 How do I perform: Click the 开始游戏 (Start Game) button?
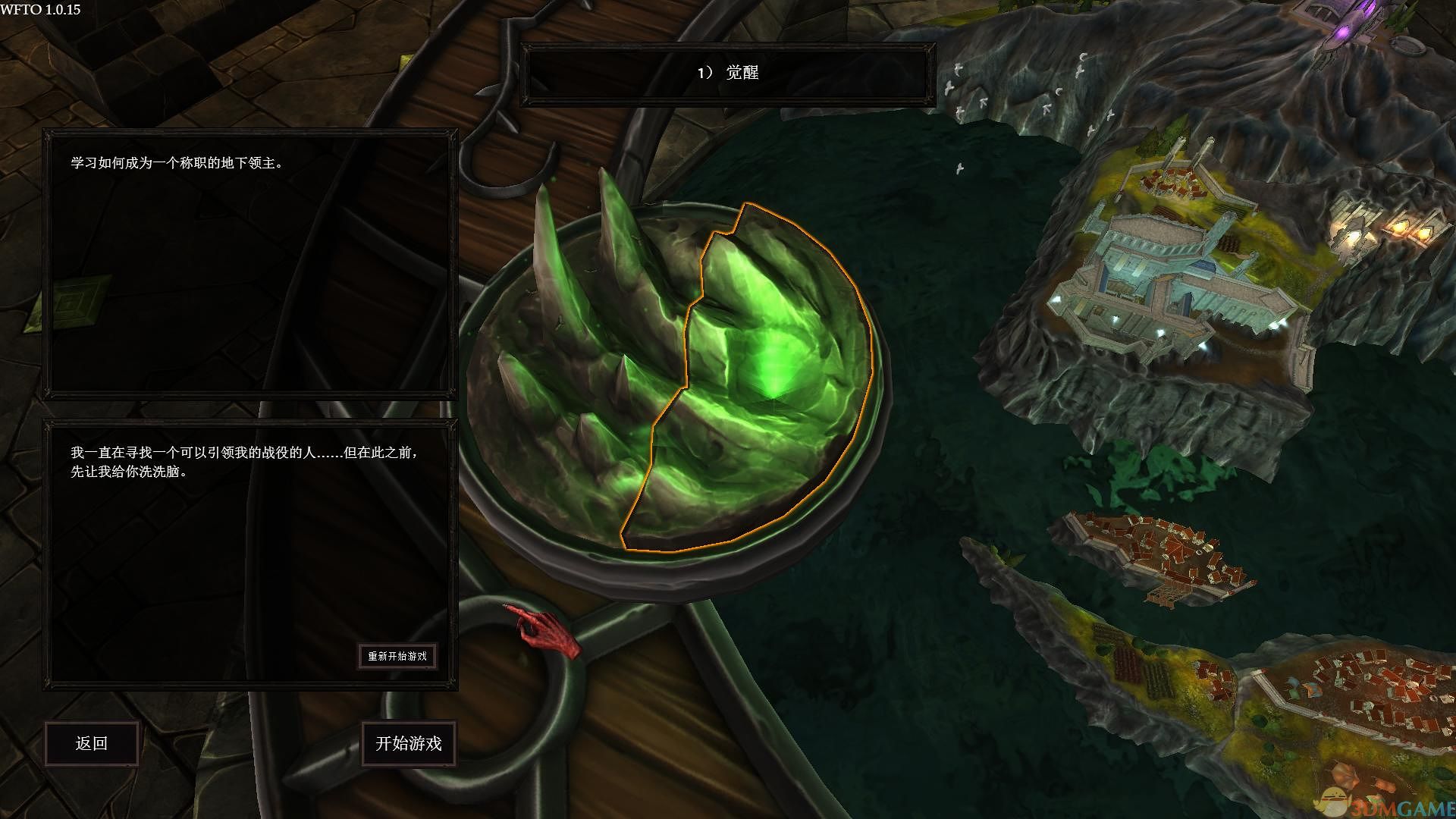[409, 743]
